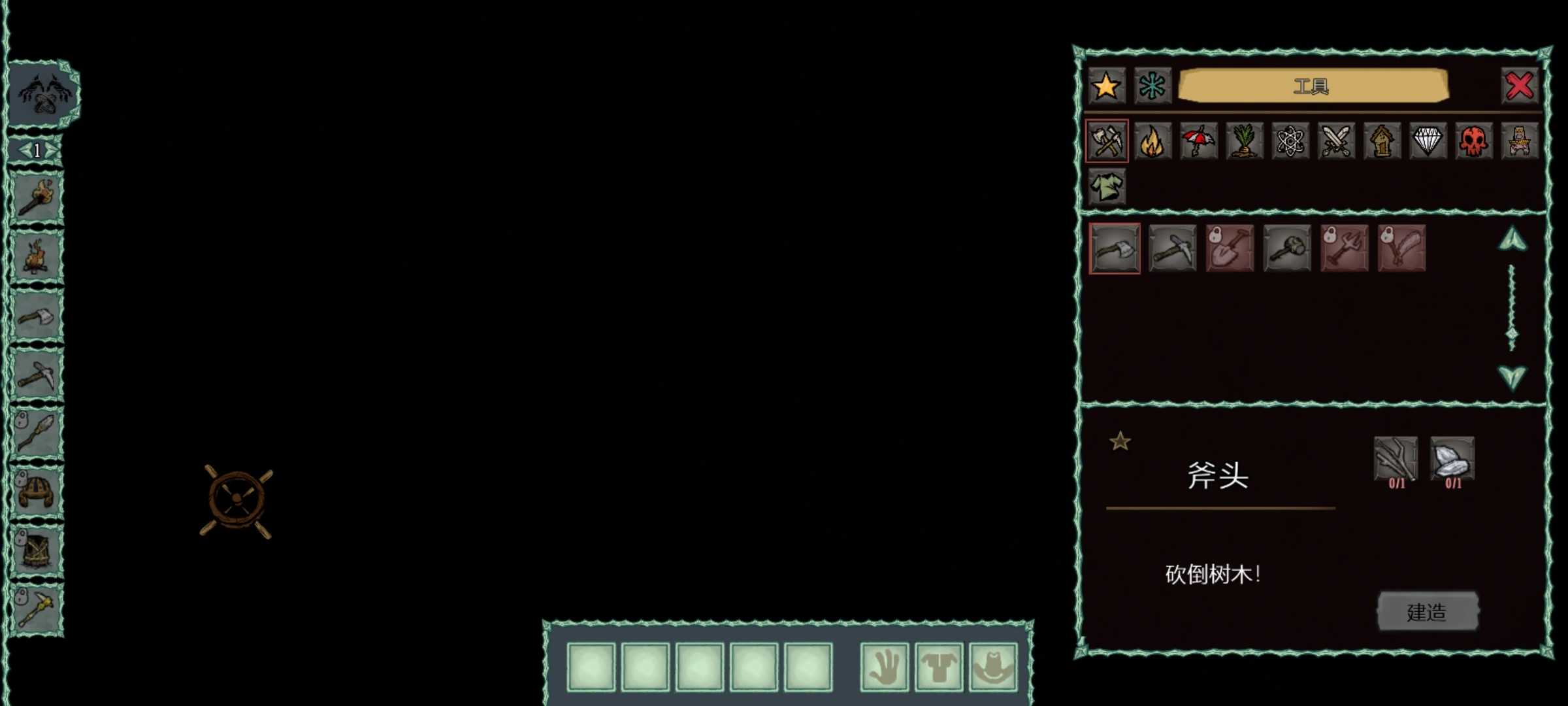Select the campfire in the quick-craft sidebar
The height and width of the screenshot is (706, 1568).
[37, 256]
